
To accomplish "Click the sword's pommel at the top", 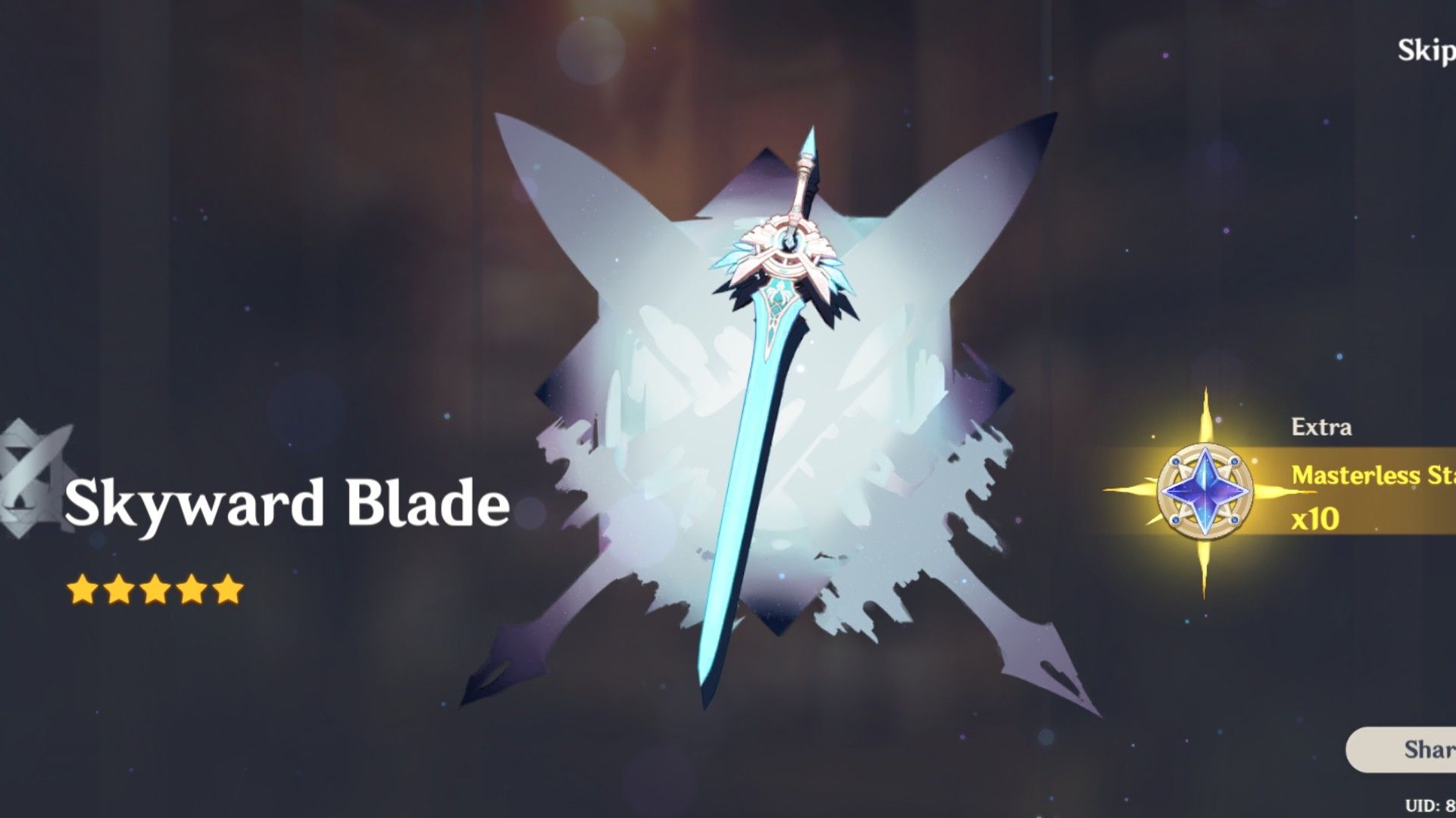I will [809, 144].
